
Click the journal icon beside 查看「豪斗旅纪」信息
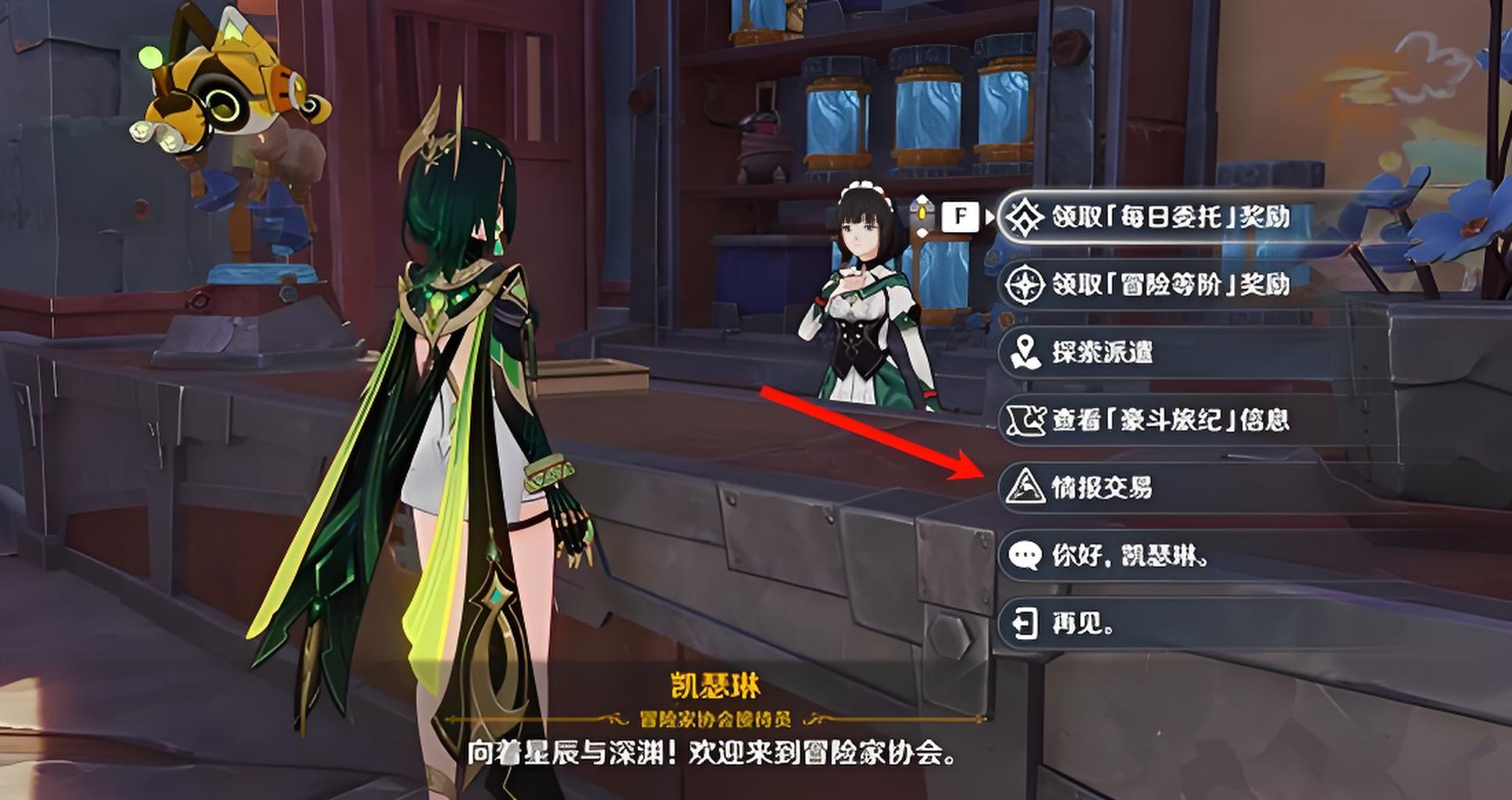tap(1026, 420)
